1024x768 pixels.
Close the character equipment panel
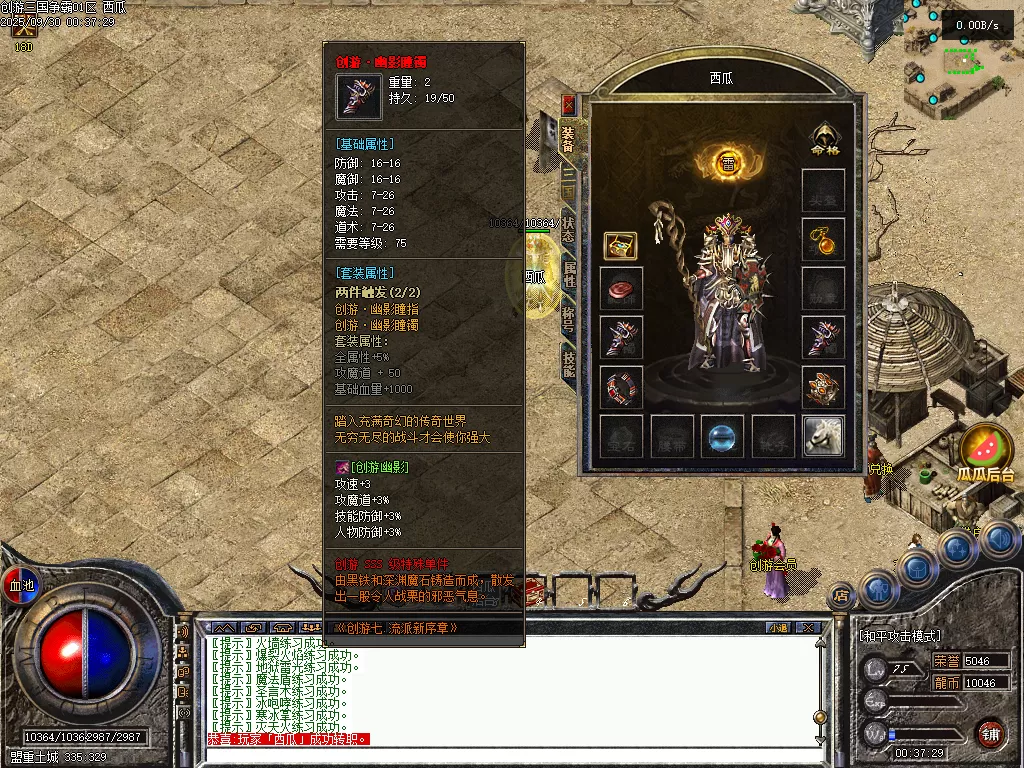coord(568,104)
